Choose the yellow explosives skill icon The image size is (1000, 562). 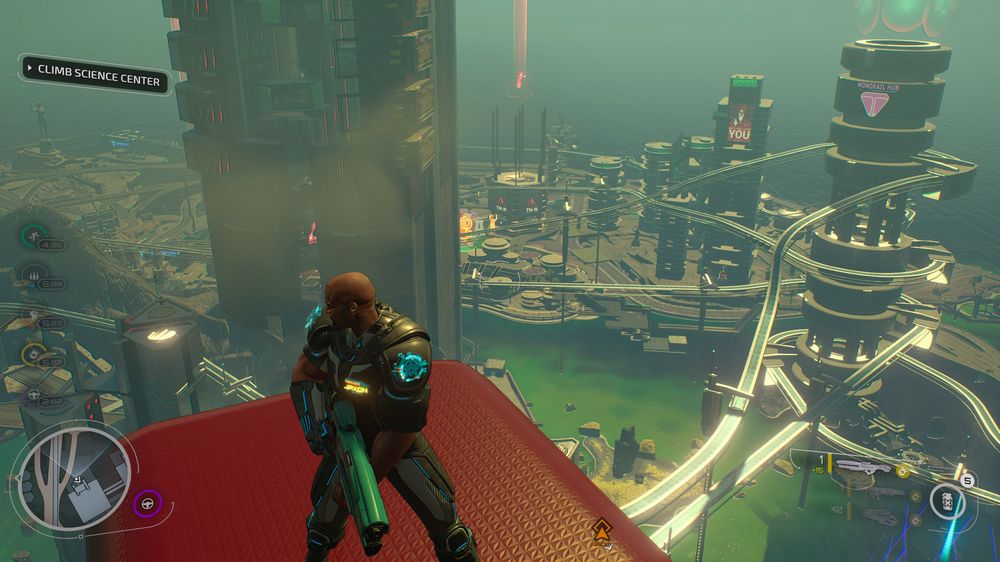34,353
